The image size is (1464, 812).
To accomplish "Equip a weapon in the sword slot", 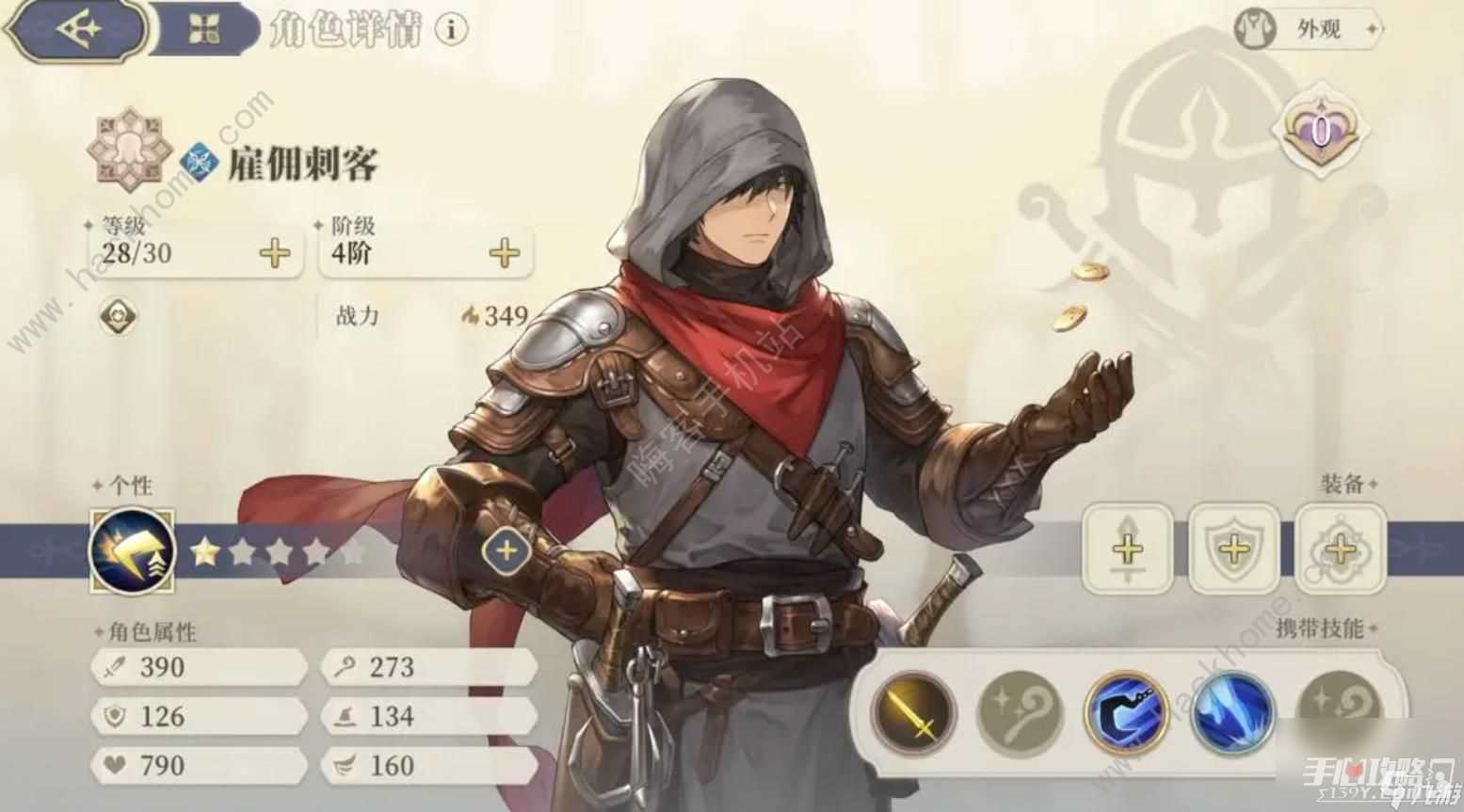I will coord(1127,549).
